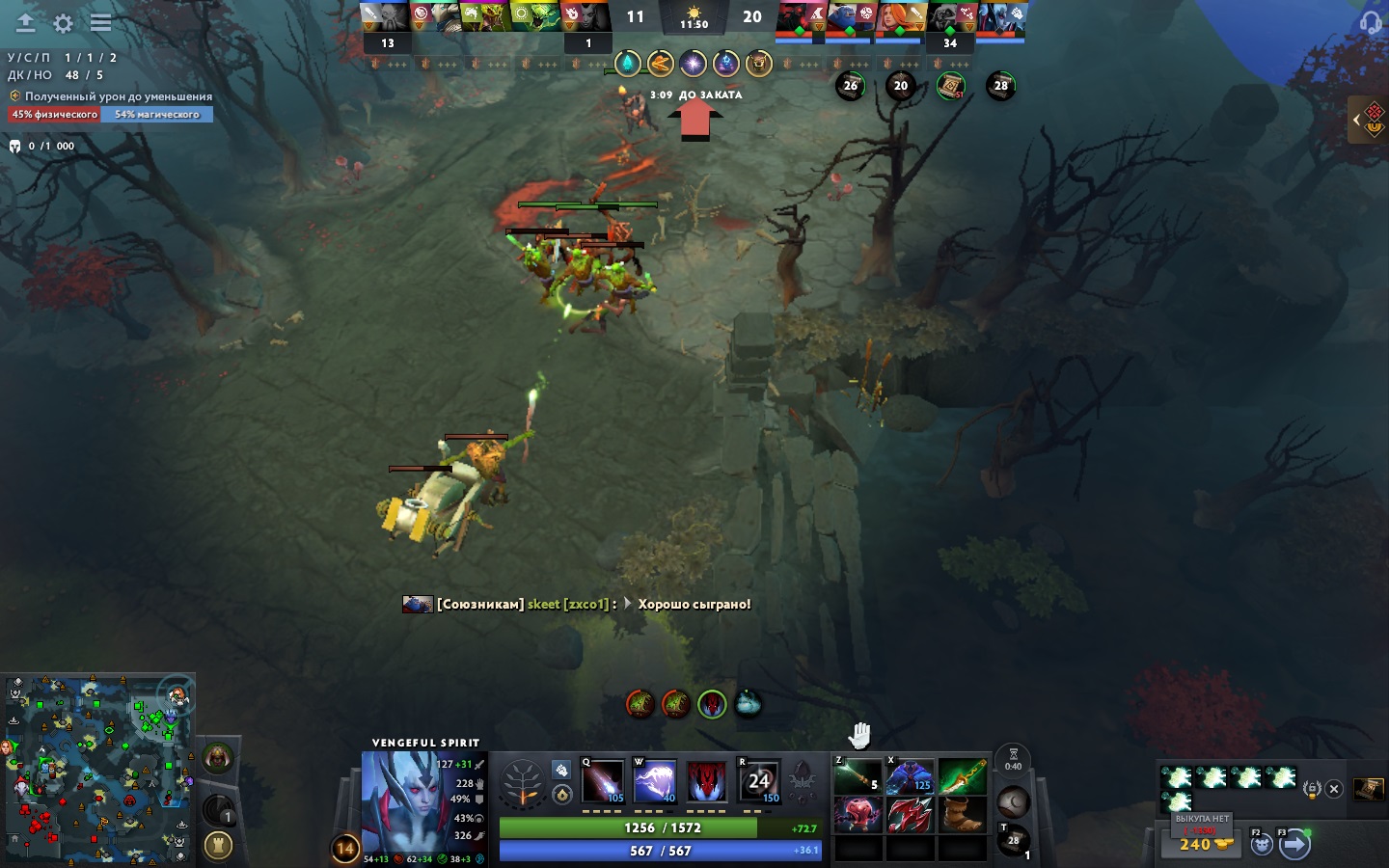Open the hamburger main menu

(100, 23)
